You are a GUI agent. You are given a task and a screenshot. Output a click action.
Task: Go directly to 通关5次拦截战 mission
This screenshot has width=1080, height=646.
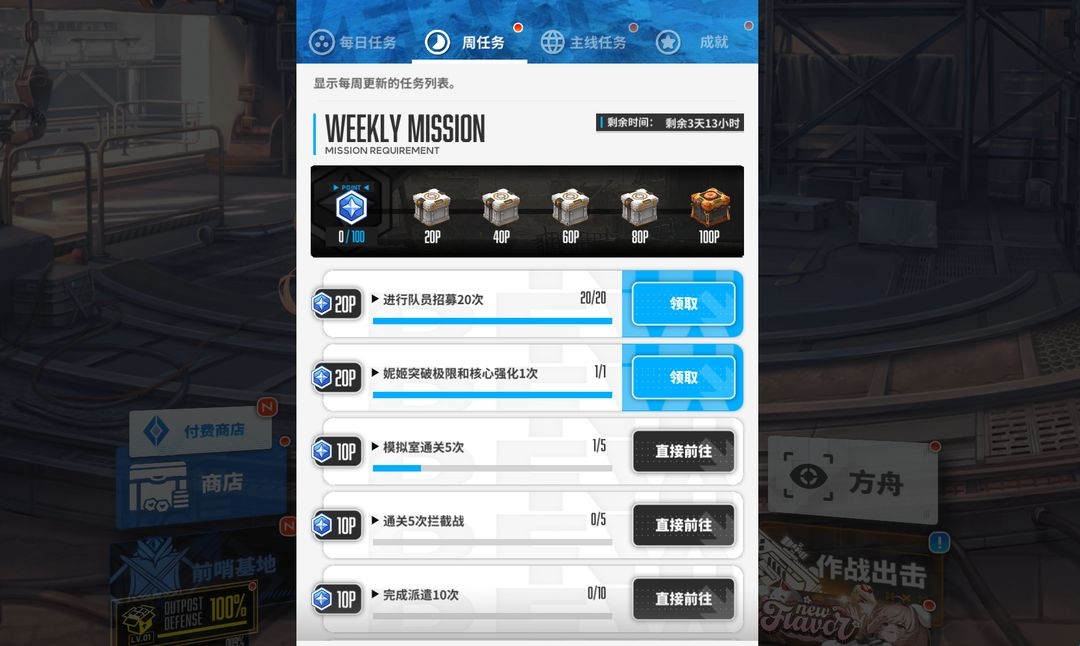point(684,525)
